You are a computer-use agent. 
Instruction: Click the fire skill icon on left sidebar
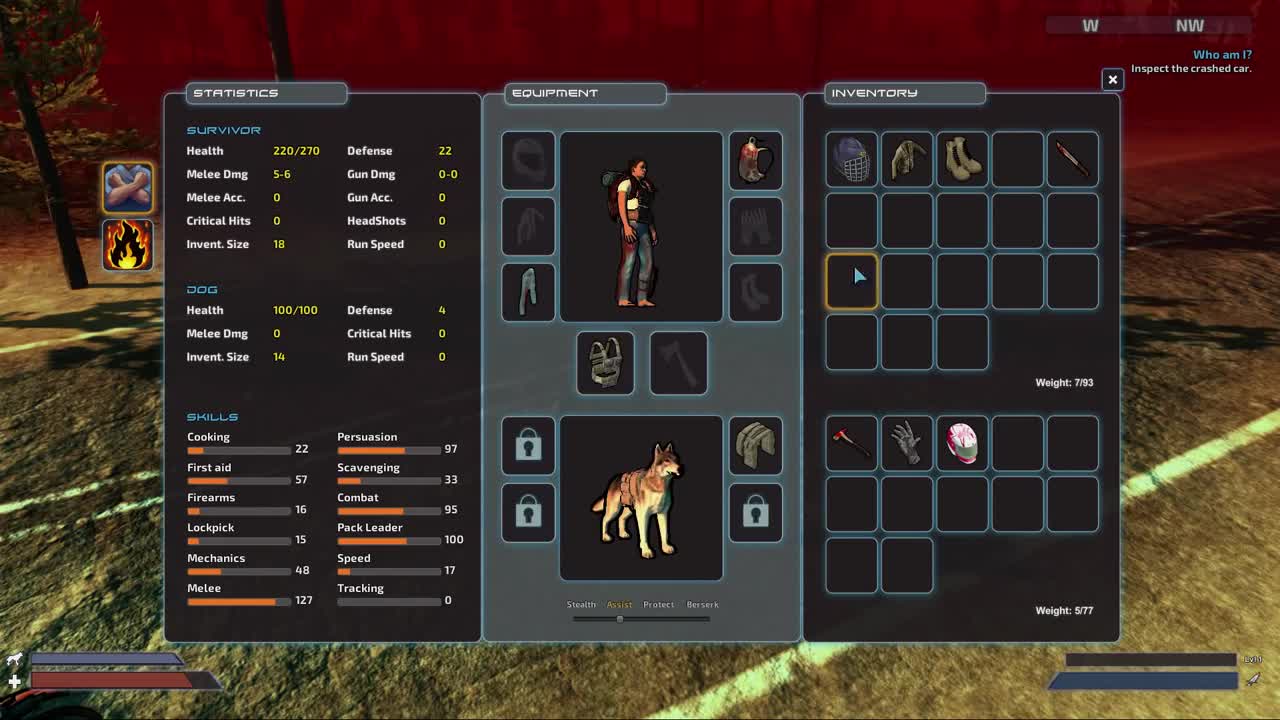127,246
